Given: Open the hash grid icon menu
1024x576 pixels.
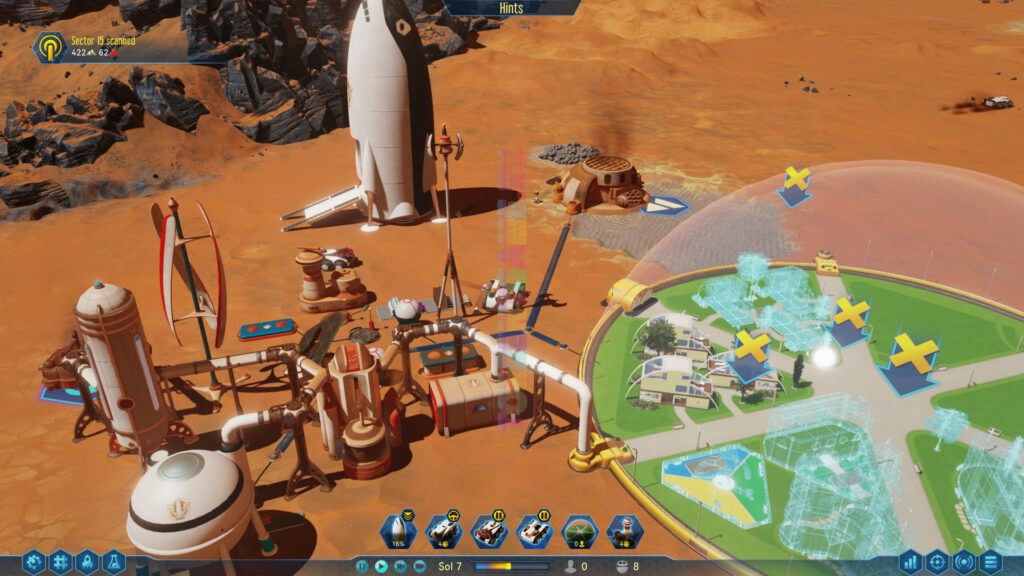Looking at the screenshot, I should [60, 563].
